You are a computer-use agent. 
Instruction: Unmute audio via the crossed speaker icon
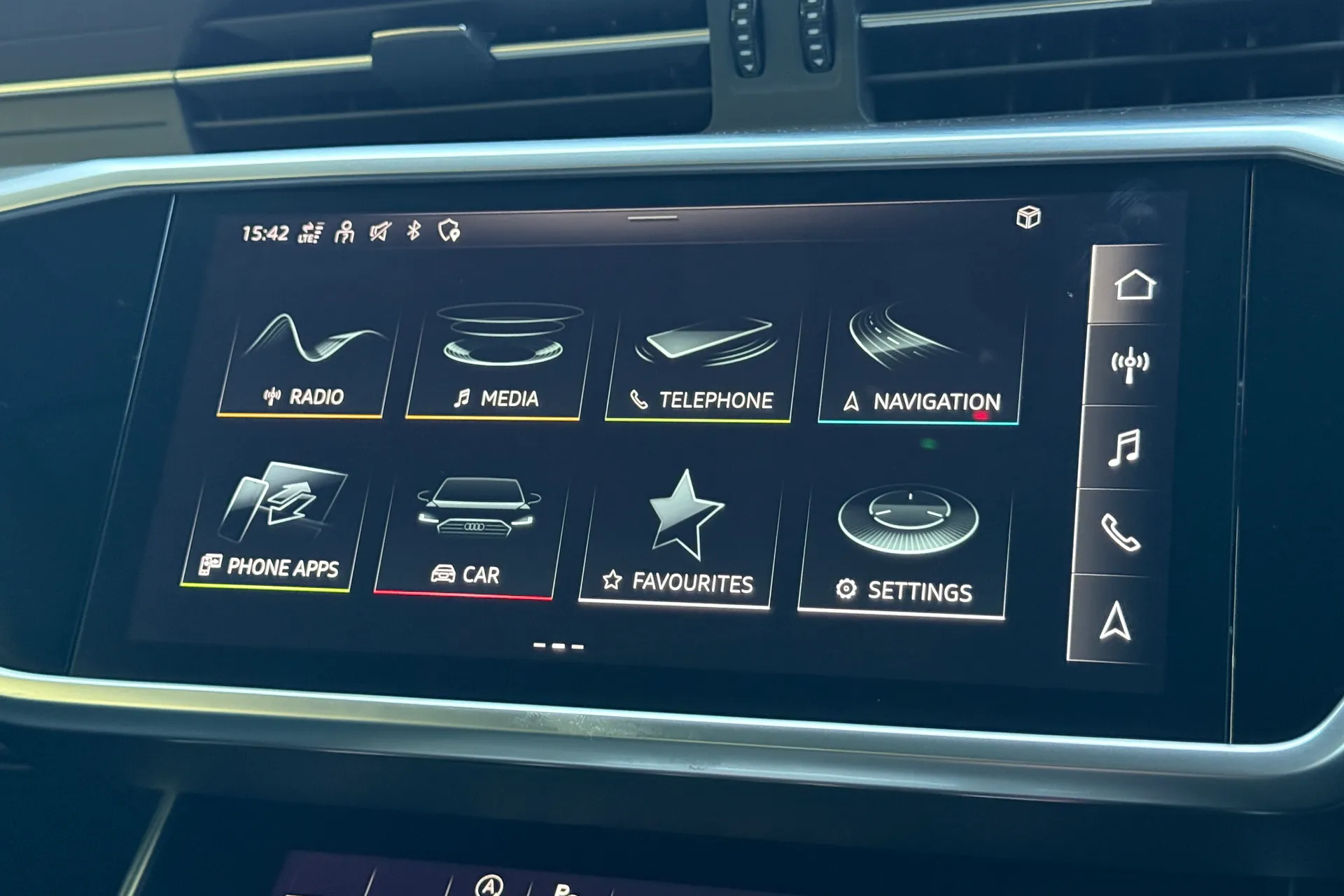(x=378, y=230)
